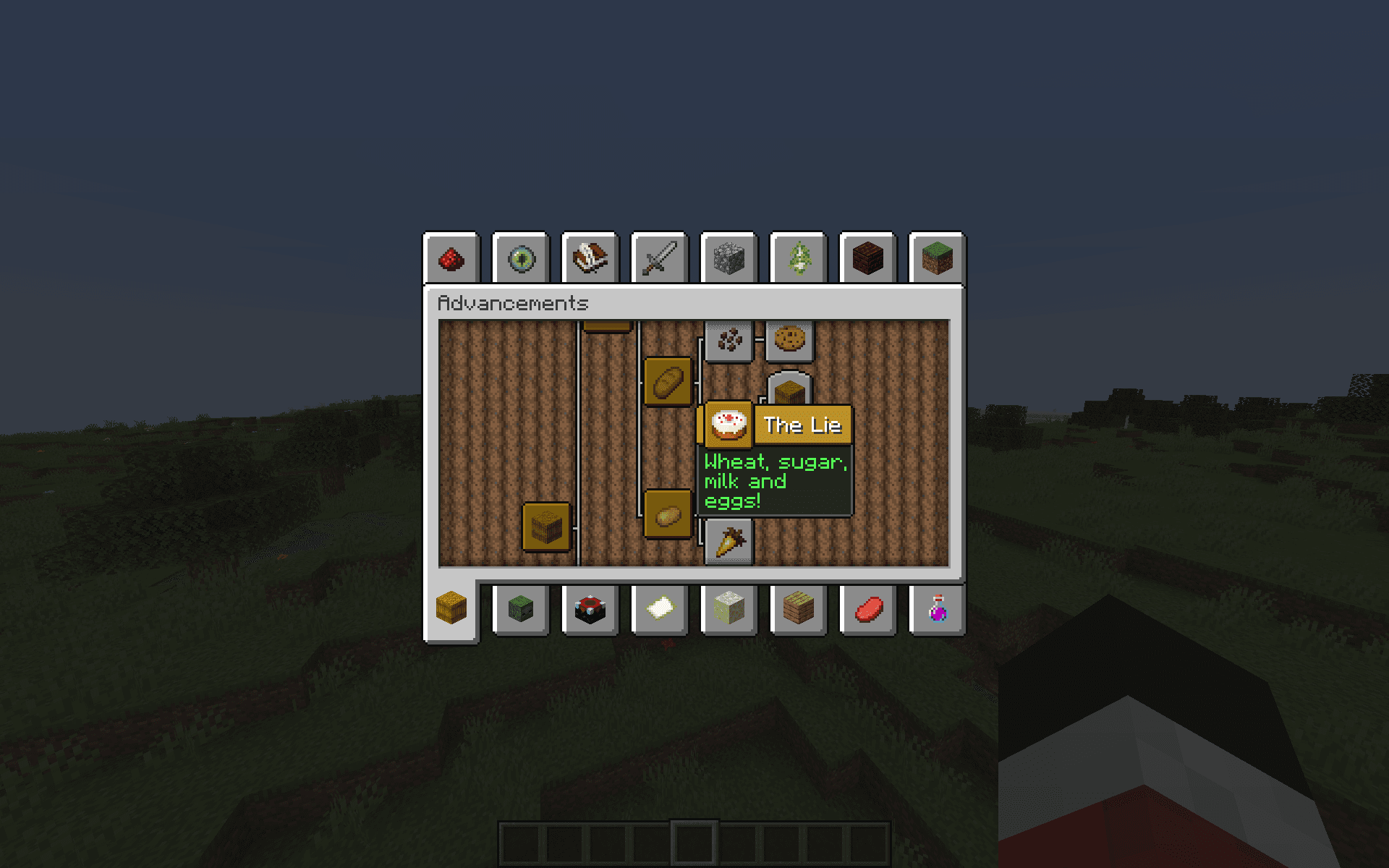Open the golden carrot advancement

(729, 541)
